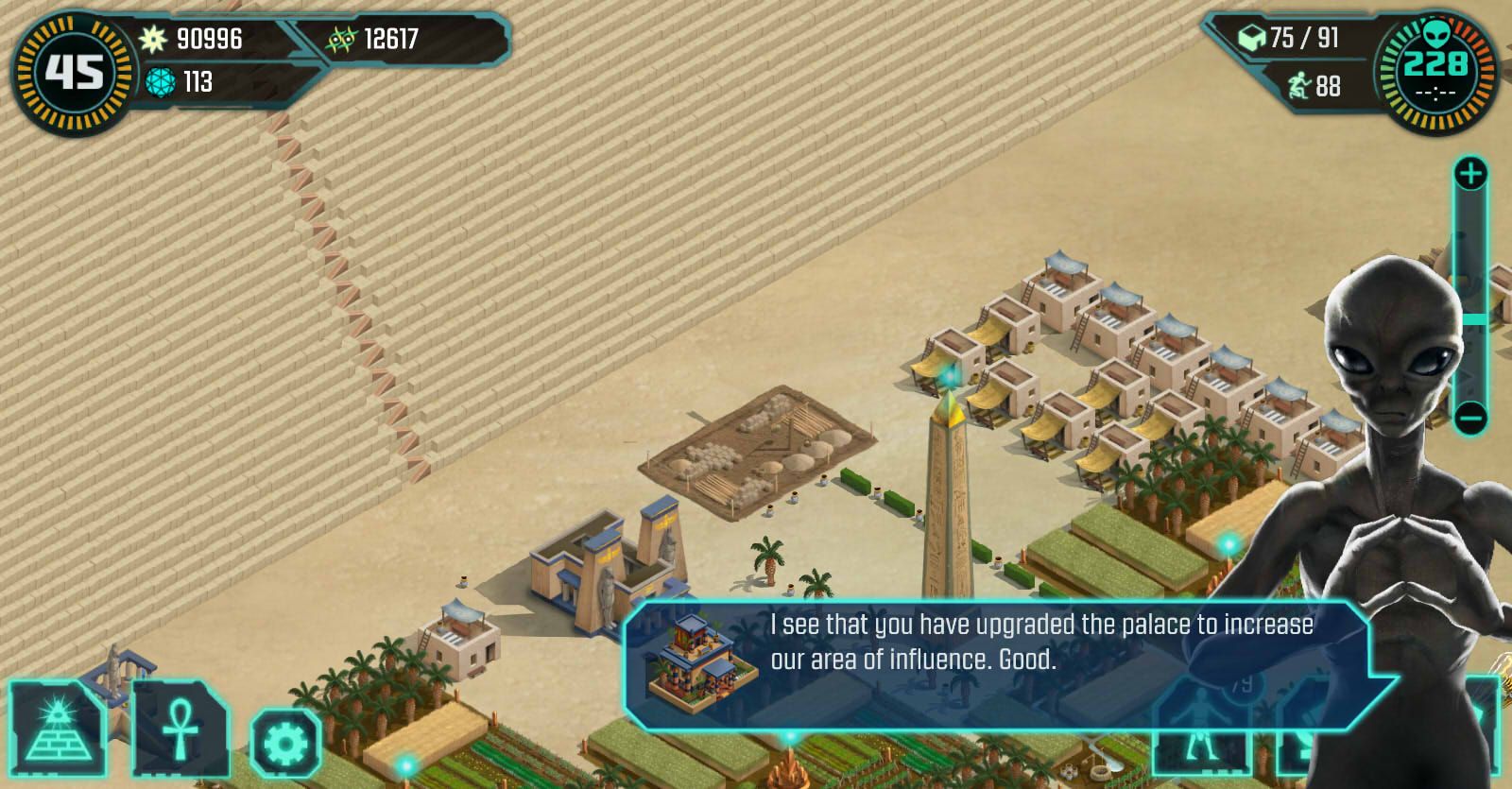Zoom in with the plus button
1512x789 pixels.
1469,174
